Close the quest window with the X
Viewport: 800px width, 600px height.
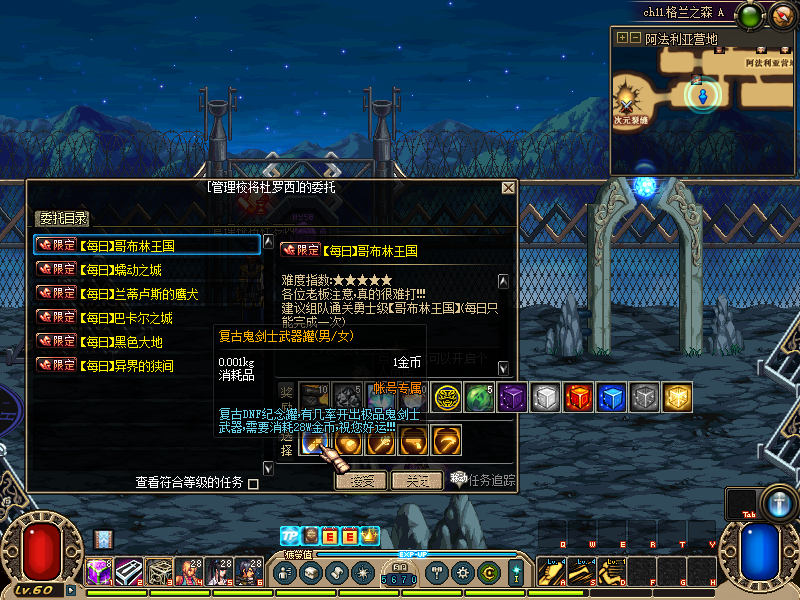click(x=508, y=188)
